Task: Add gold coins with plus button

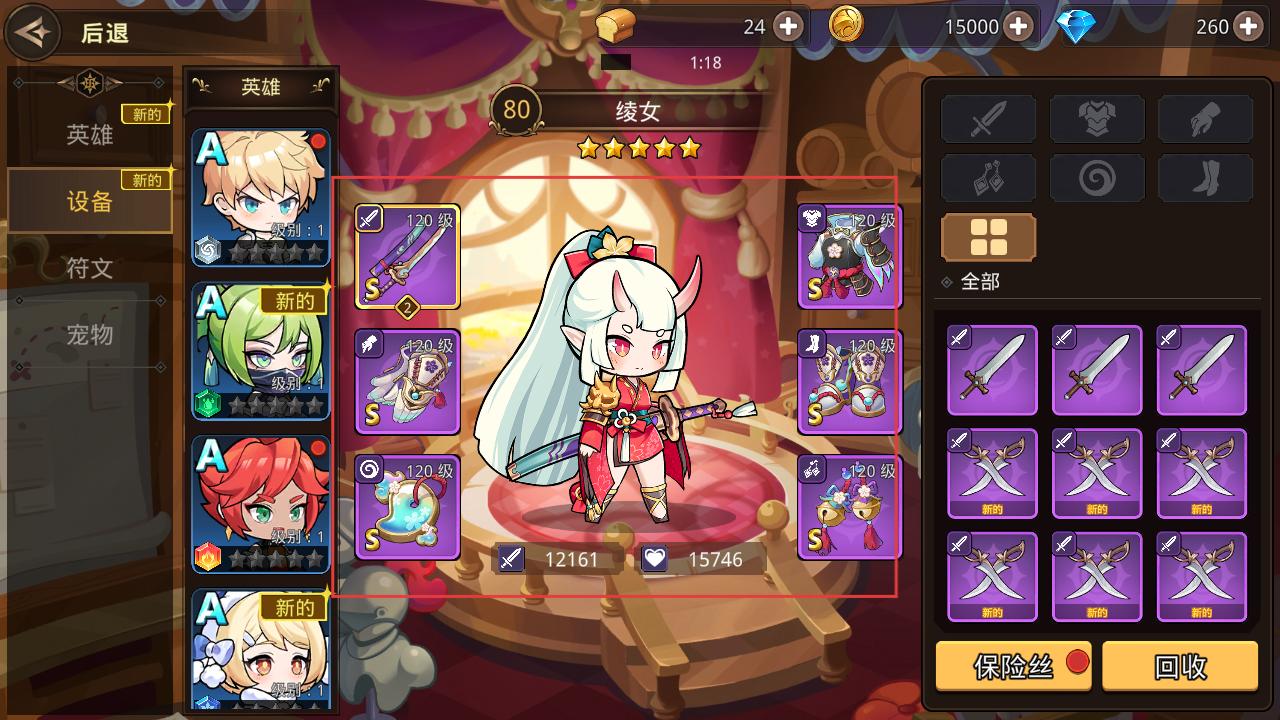Action: coord(1018,27)
